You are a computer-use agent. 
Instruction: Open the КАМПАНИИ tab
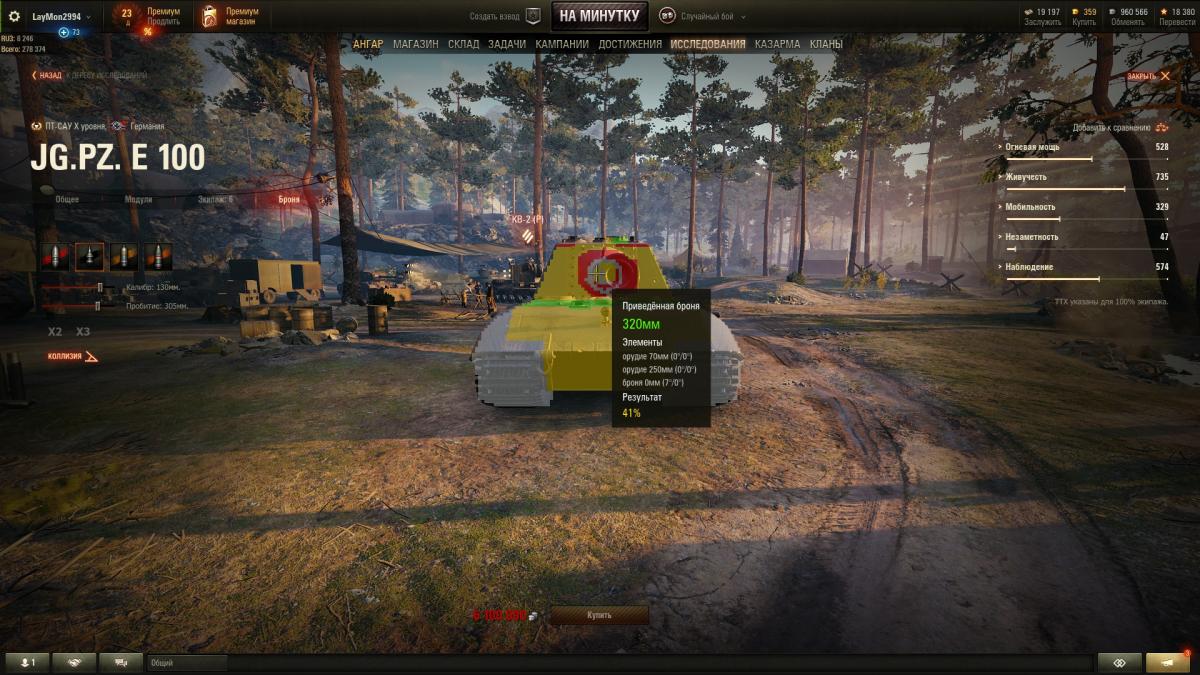(x=562, y=44)
